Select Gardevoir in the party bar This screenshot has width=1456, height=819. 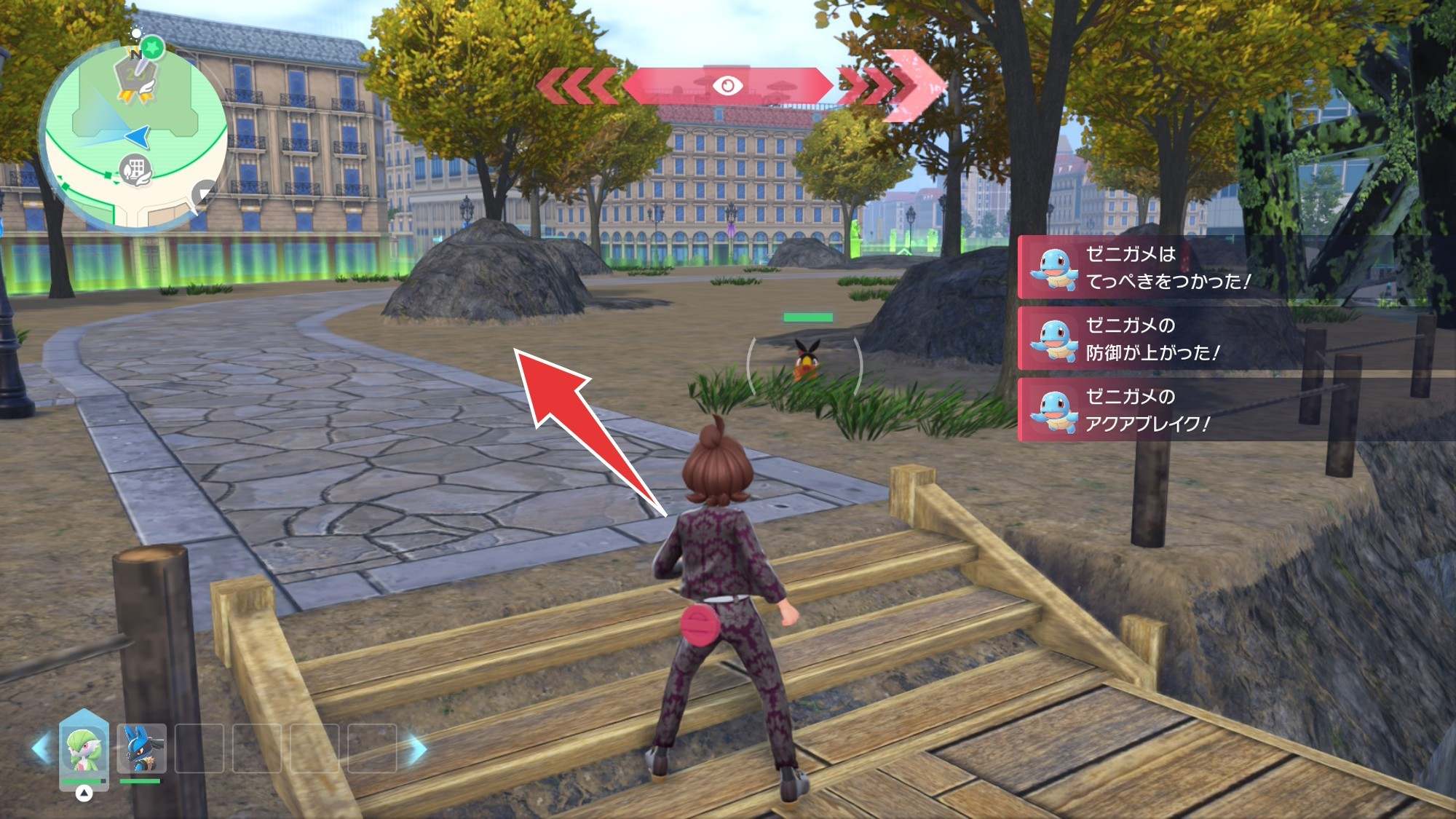(x=84, y=748)
